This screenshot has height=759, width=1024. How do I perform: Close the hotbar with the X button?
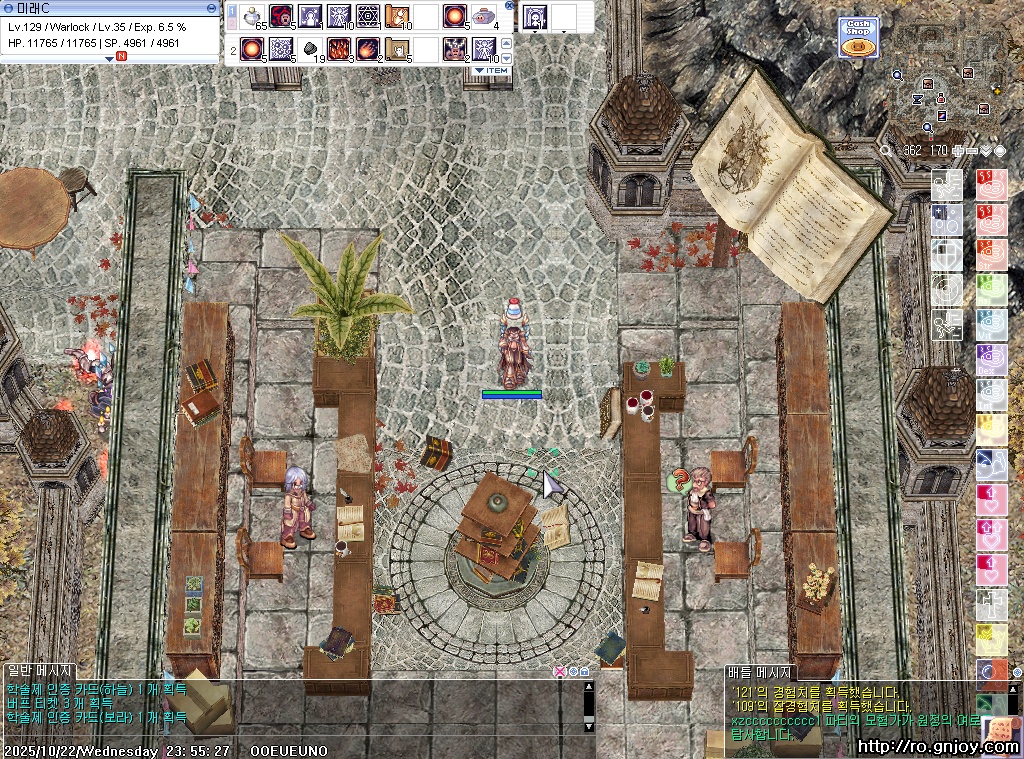(x=509, y=5)
